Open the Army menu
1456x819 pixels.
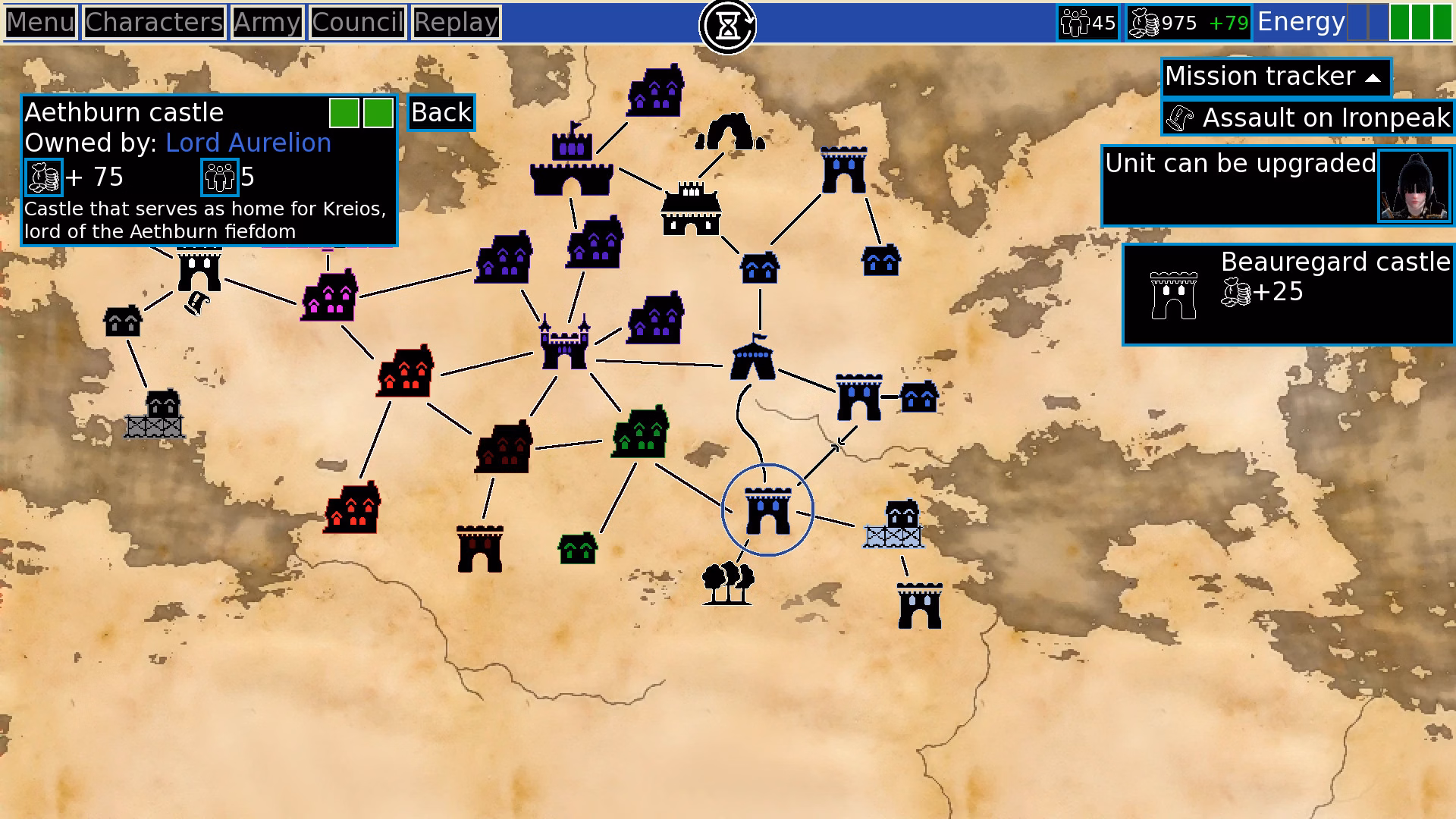(x=268, y=22)
